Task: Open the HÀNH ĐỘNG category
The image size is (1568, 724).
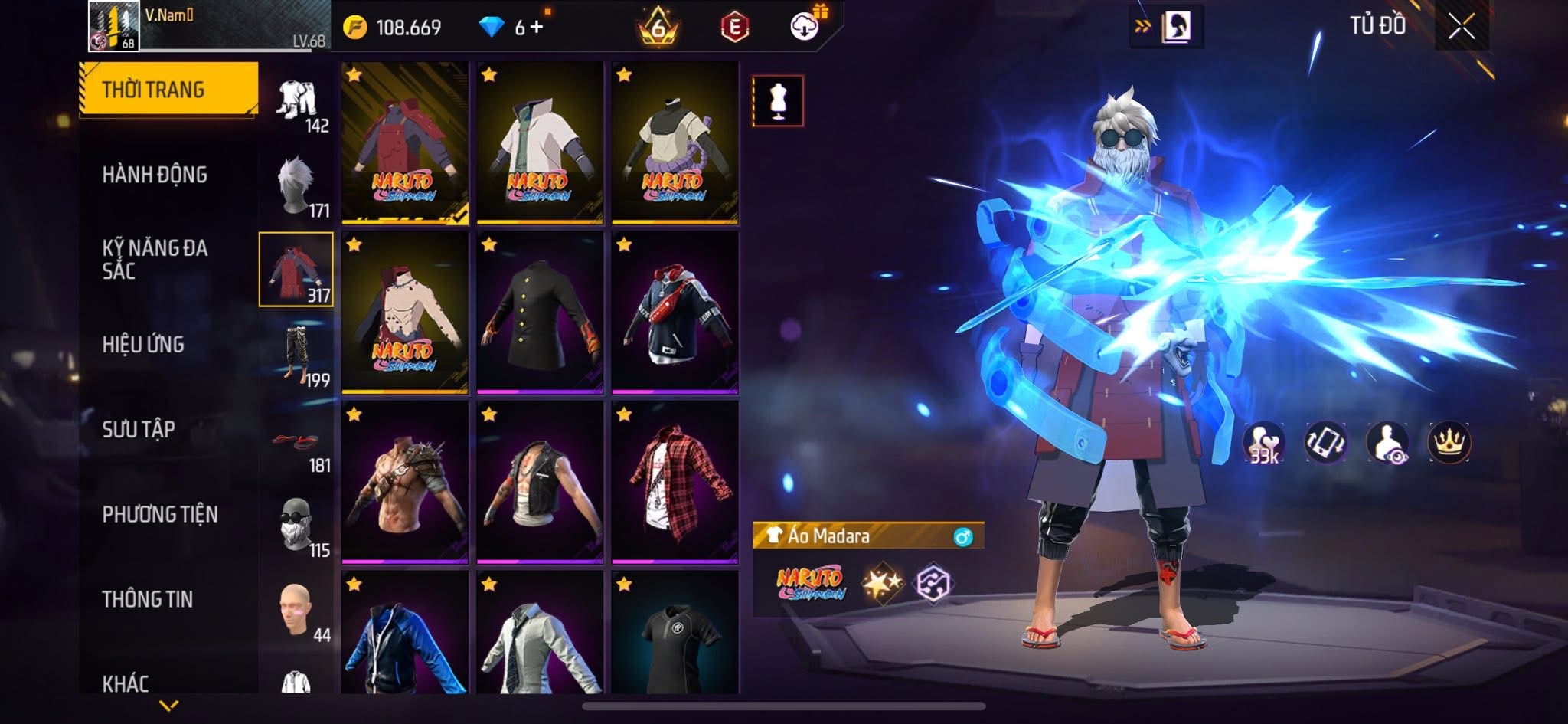Action: pos(155,175)
